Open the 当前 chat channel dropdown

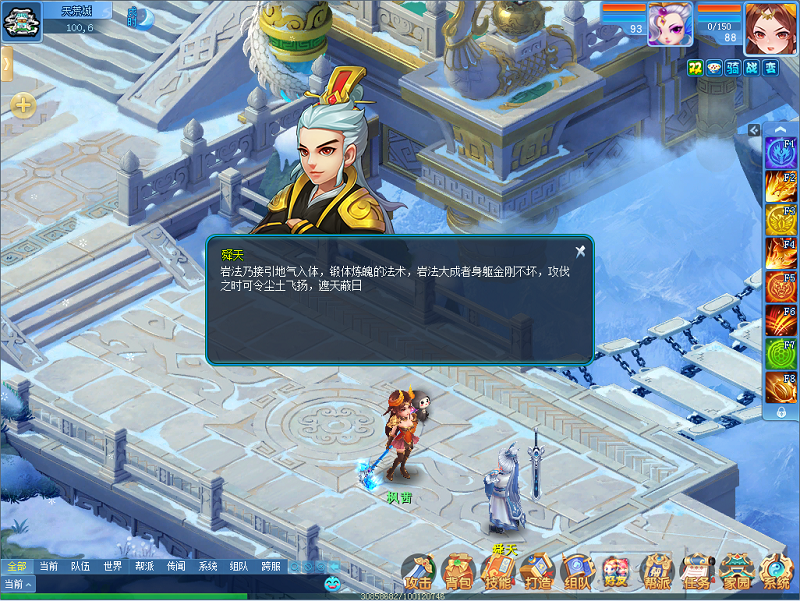(x=18, y=584)
